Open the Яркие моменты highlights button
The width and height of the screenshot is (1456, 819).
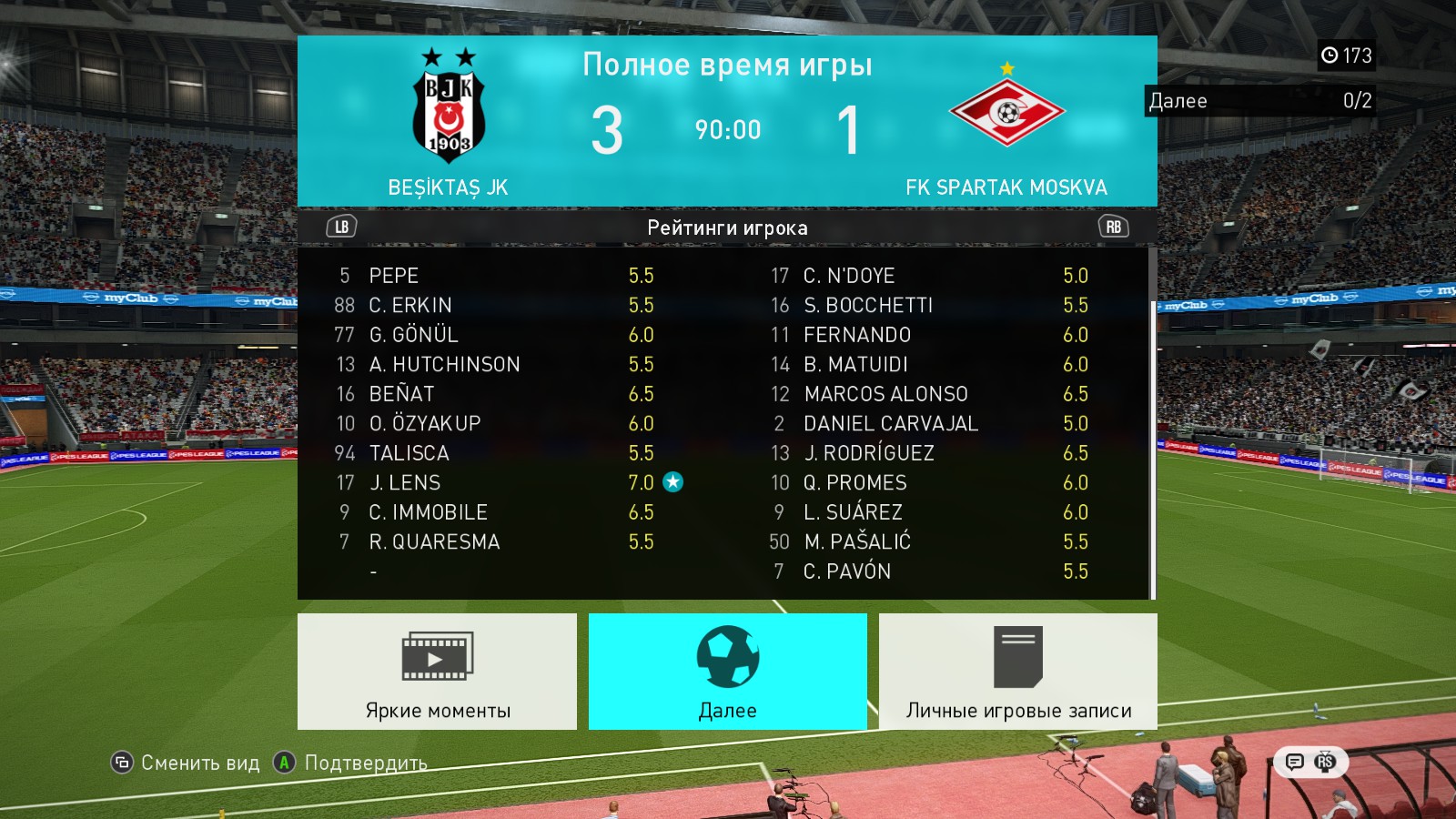437,672
